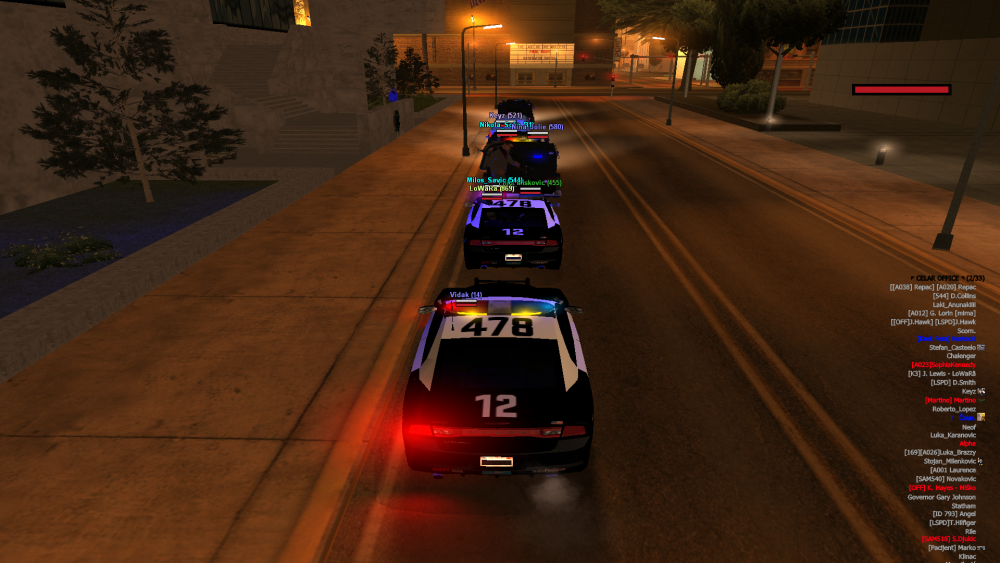Choose Governor Gary Johnson entry

tap(941, 497)
